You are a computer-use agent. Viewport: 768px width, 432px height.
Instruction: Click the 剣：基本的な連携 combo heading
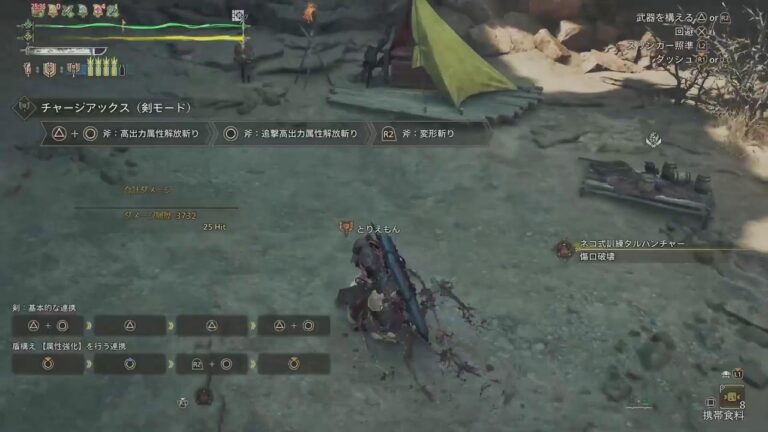pos(45,308)
